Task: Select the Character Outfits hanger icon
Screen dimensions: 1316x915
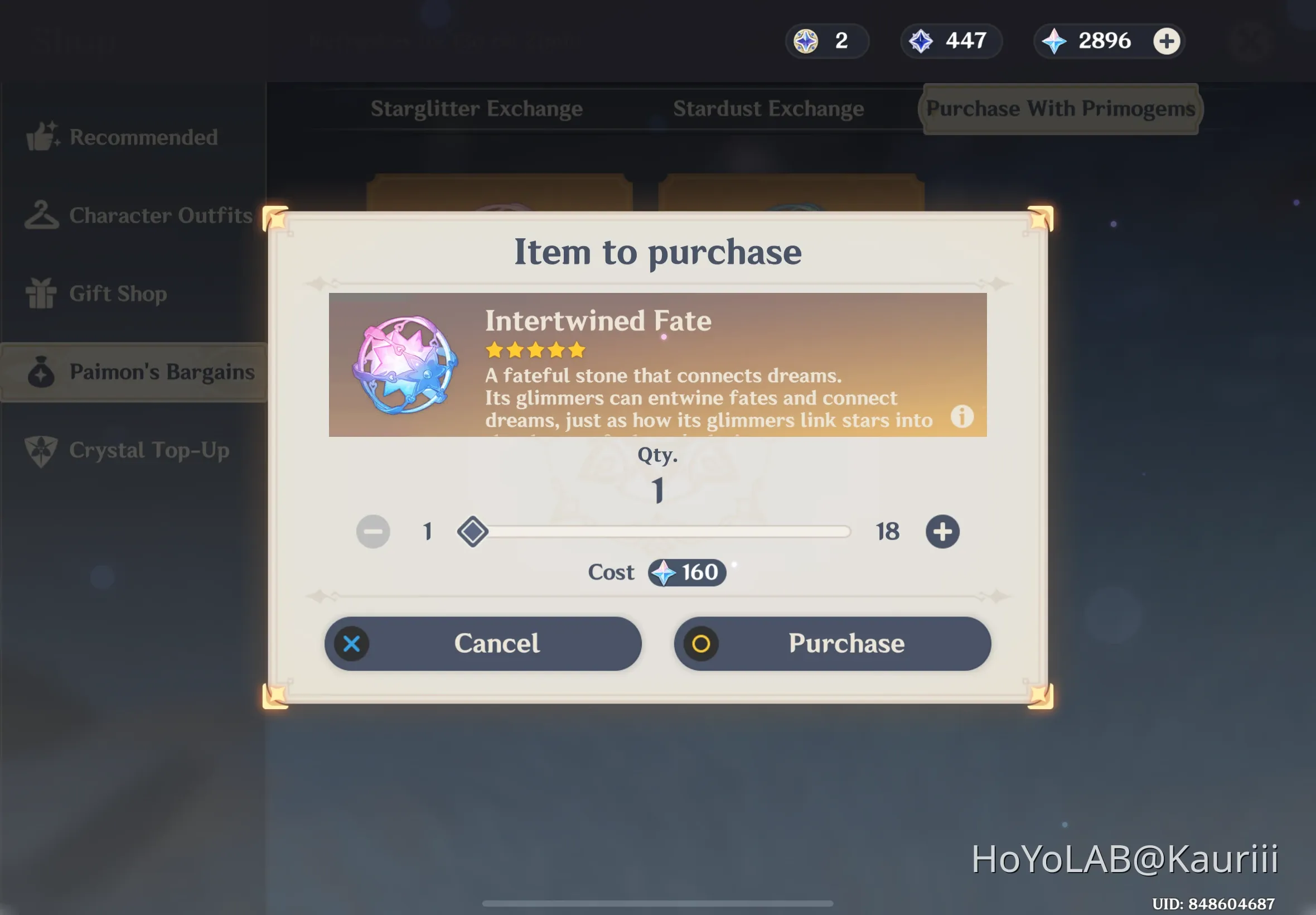Action: click(x=42, y=215)
